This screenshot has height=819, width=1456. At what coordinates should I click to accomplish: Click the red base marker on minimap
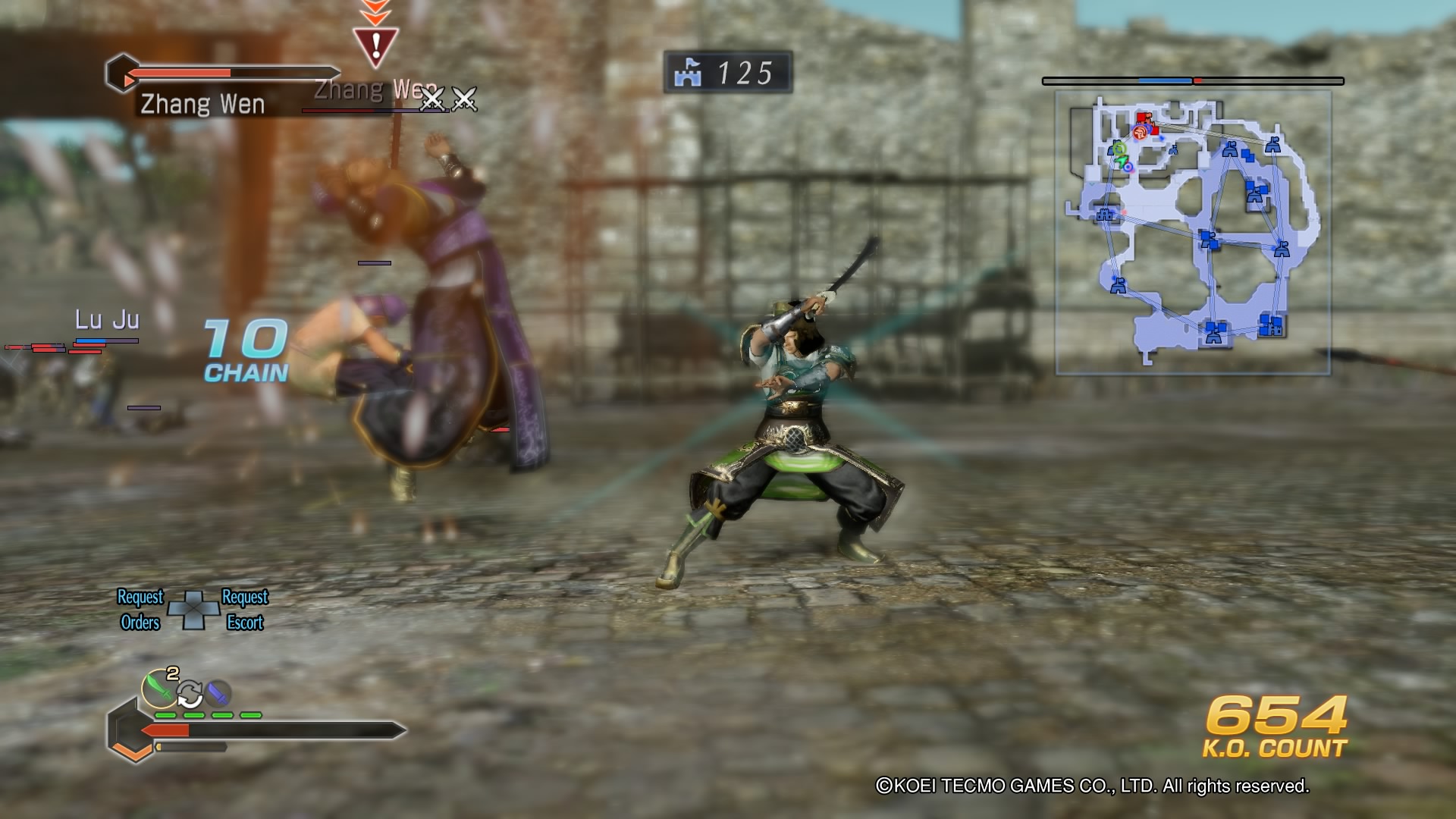[1144, 119]
